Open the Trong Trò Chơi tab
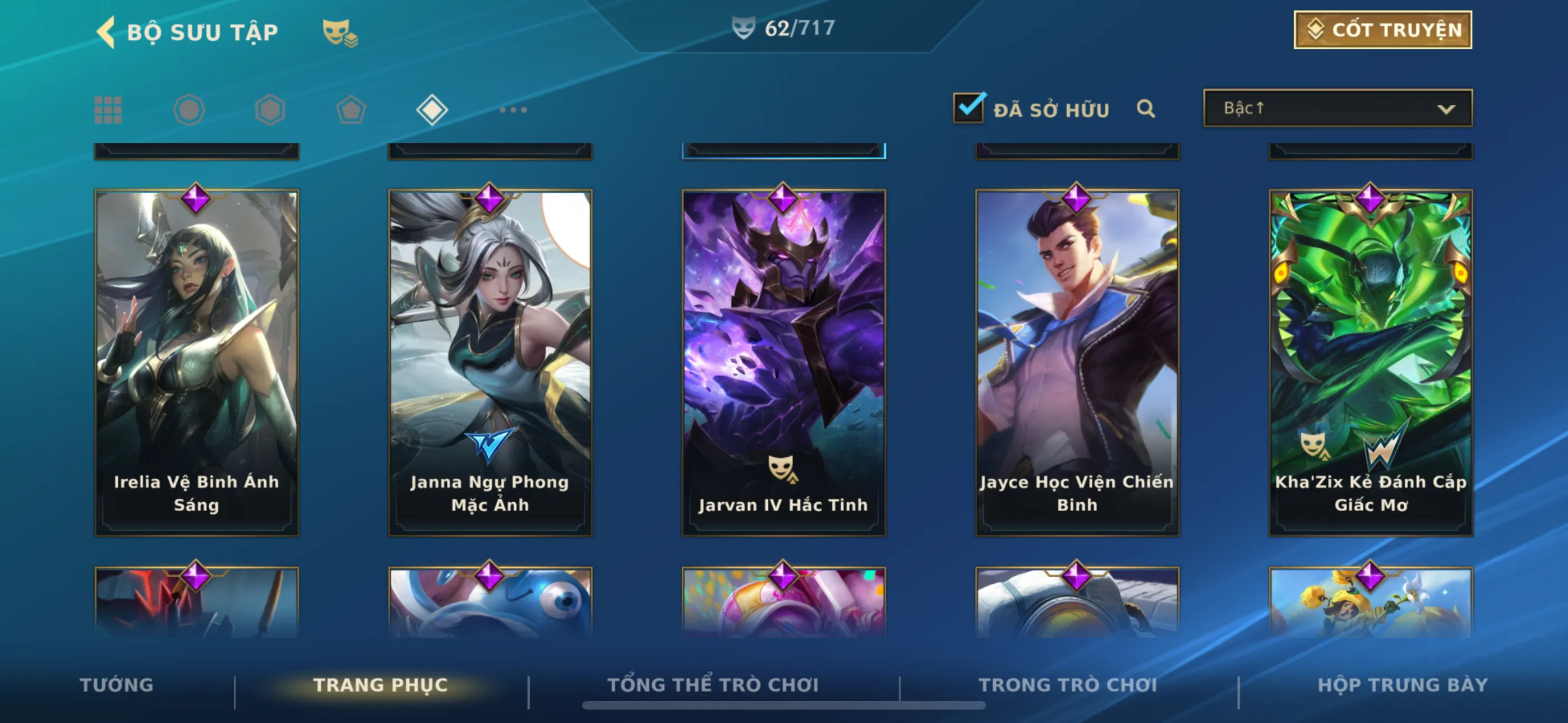 tap(1068, 685)
